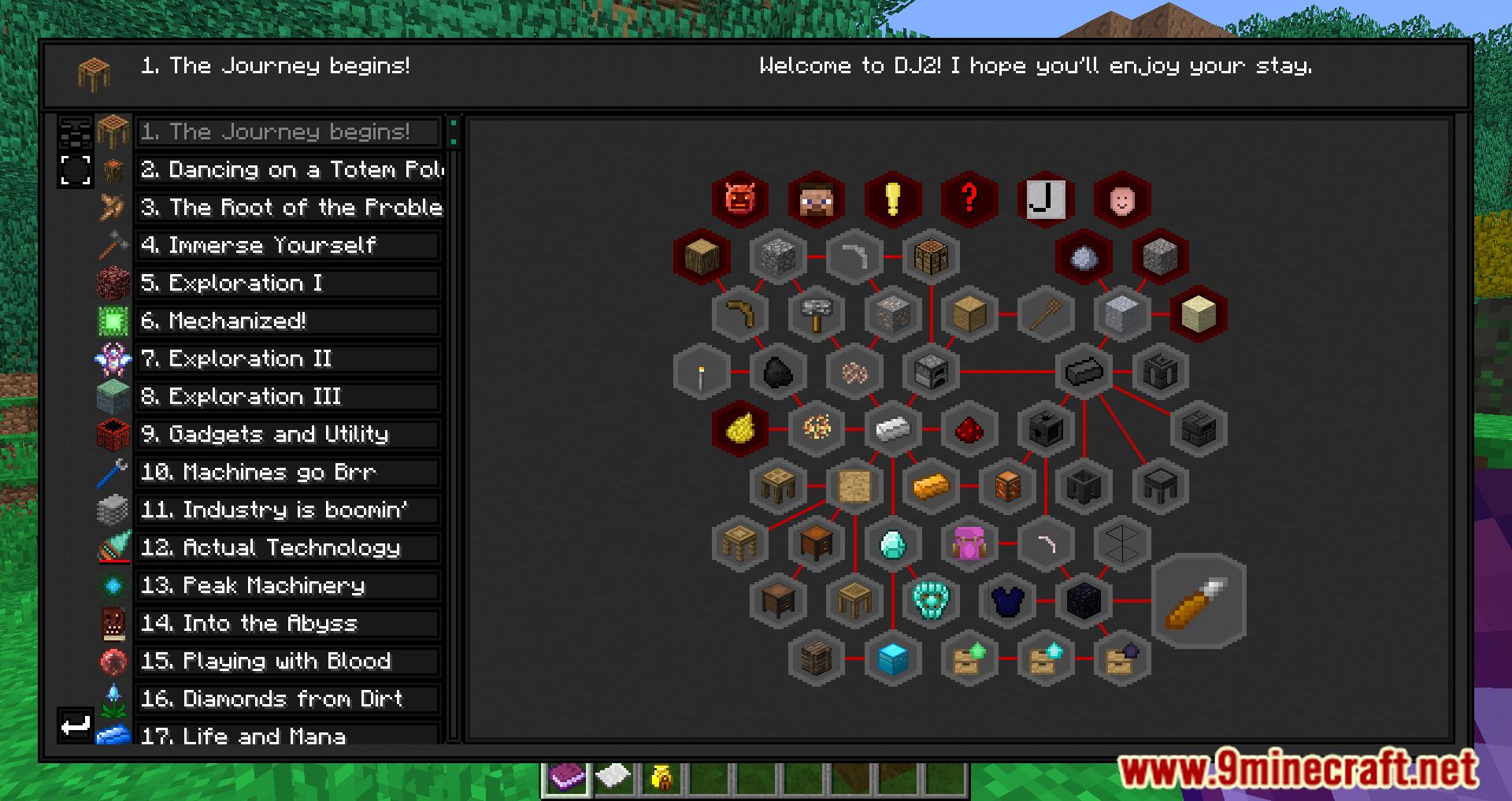Select the purple book in the hotbar
This screenshot has width=1512, height=801.
565,778
